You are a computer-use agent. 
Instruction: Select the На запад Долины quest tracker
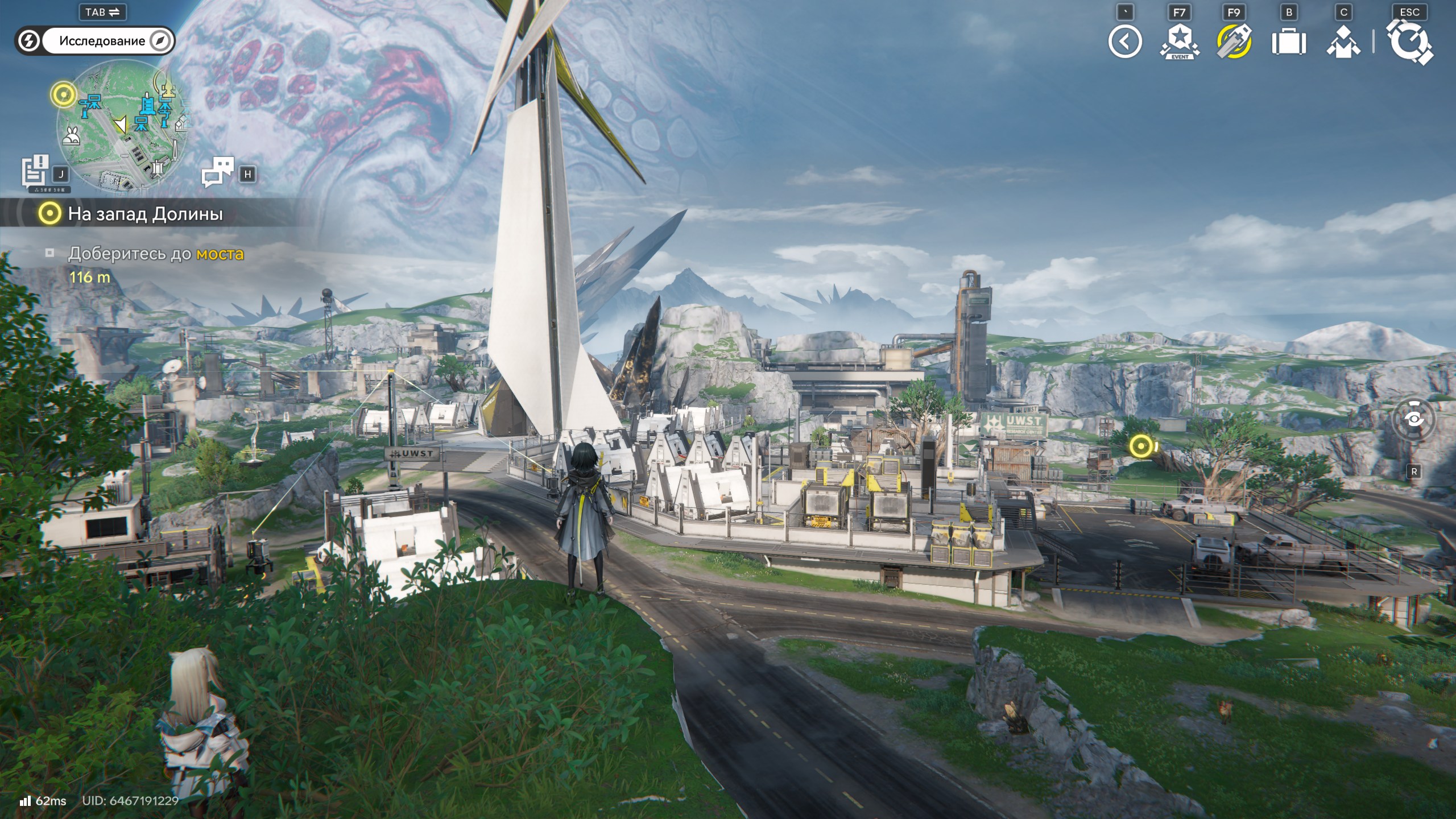click(x=145, y=214)
